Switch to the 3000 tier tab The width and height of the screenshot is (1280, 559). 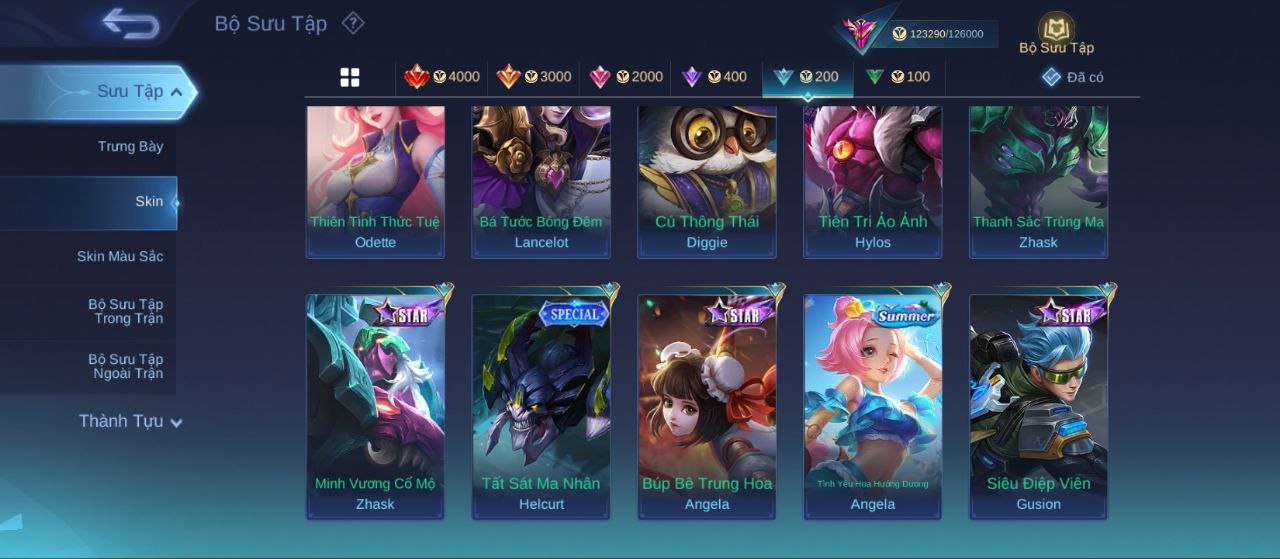[x=534, y=77]
